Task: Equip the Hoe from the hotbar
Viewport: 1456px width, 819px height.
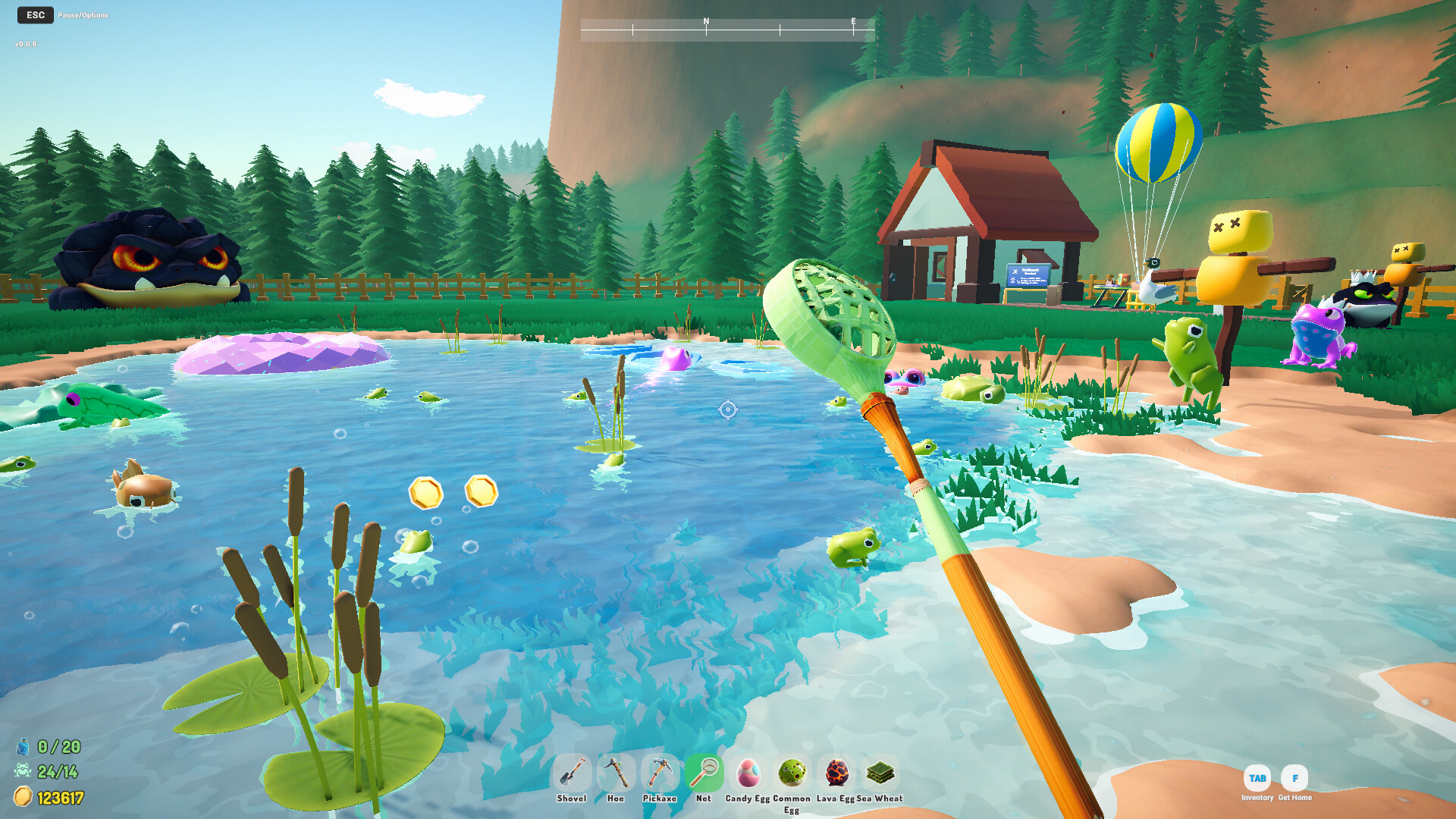Action: click(x=616, y=773)
